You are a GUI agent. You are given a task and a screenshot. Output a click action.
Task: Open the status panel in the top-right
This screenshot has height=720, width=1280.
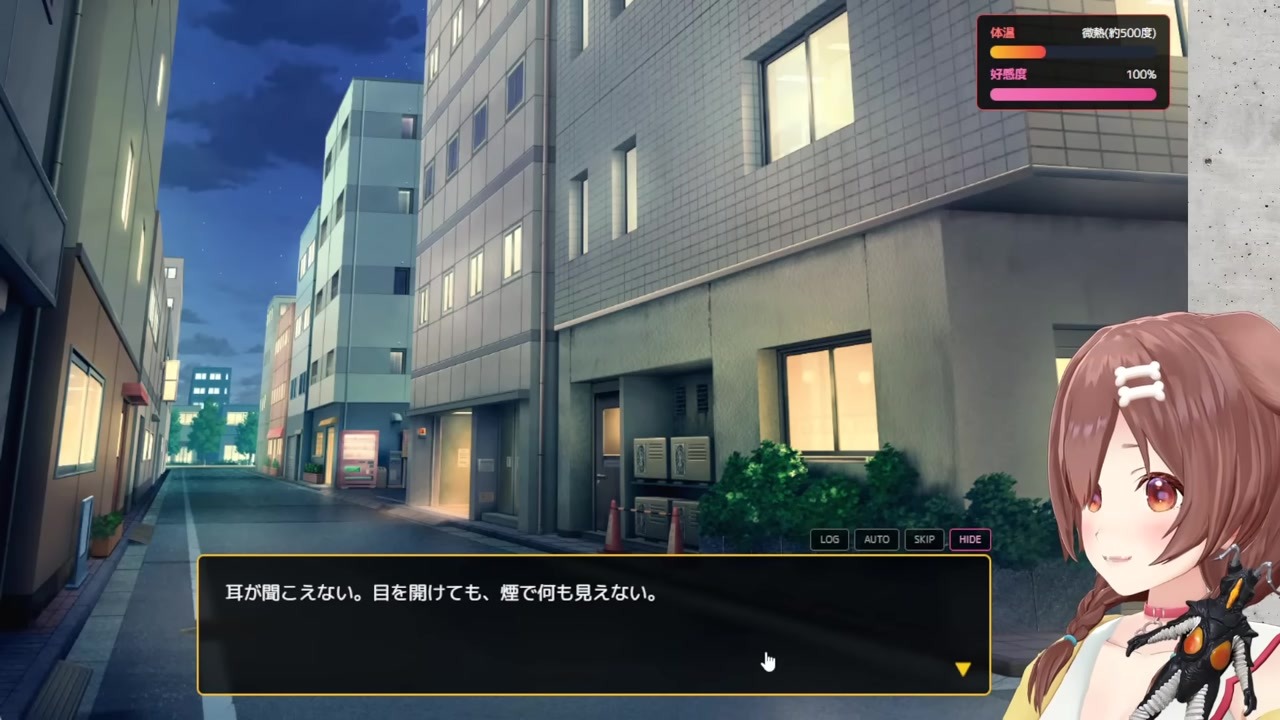(1072, 62)
